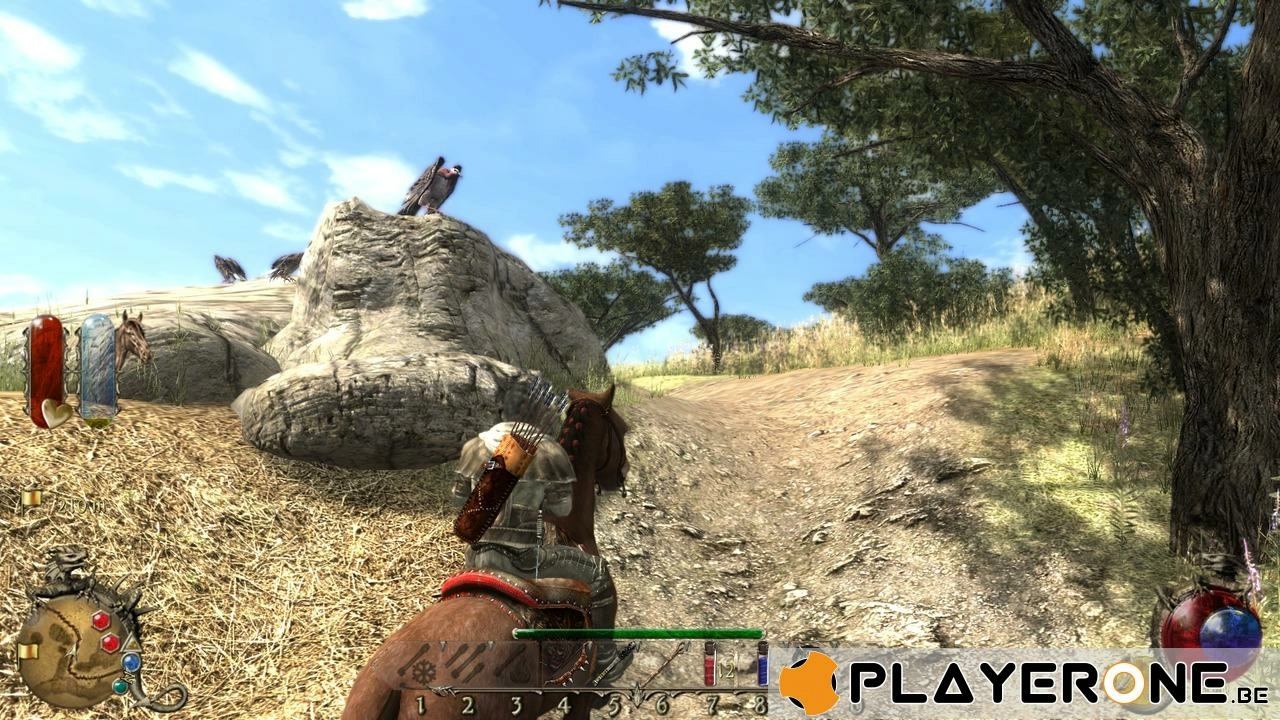This screenshot has height=720, width=1280.
Task: Select hotbar slot 1 with the snowflake skill
Action: tap(424, 668)
